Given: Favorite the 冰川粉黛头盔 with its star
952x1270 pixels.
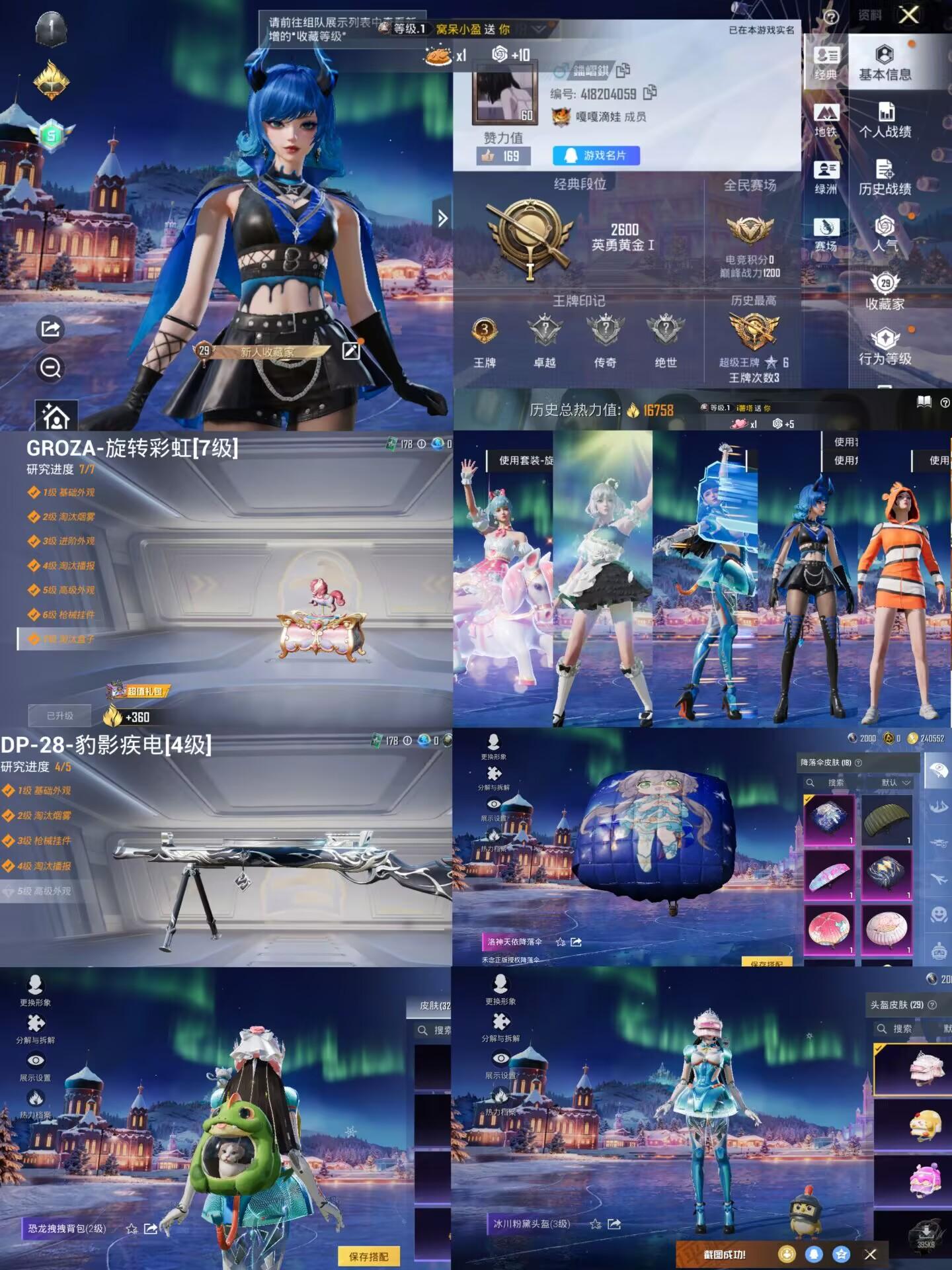Looking at the screenshot, I should click(x=596, y=1224).
